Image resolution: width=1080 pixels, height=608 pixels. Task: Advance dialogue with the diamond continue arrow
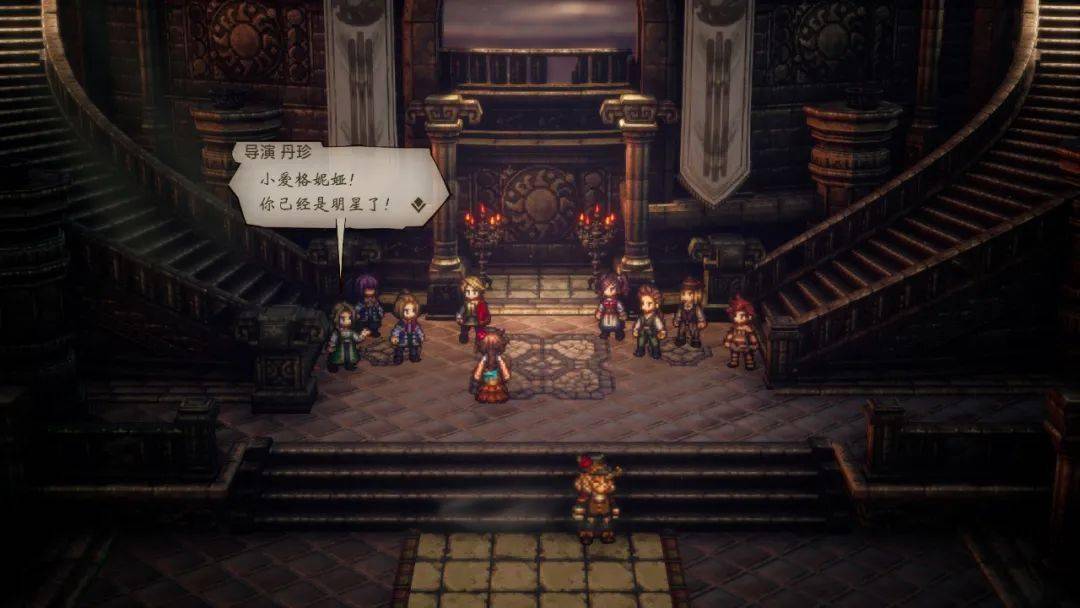click(x=417, y=205)
